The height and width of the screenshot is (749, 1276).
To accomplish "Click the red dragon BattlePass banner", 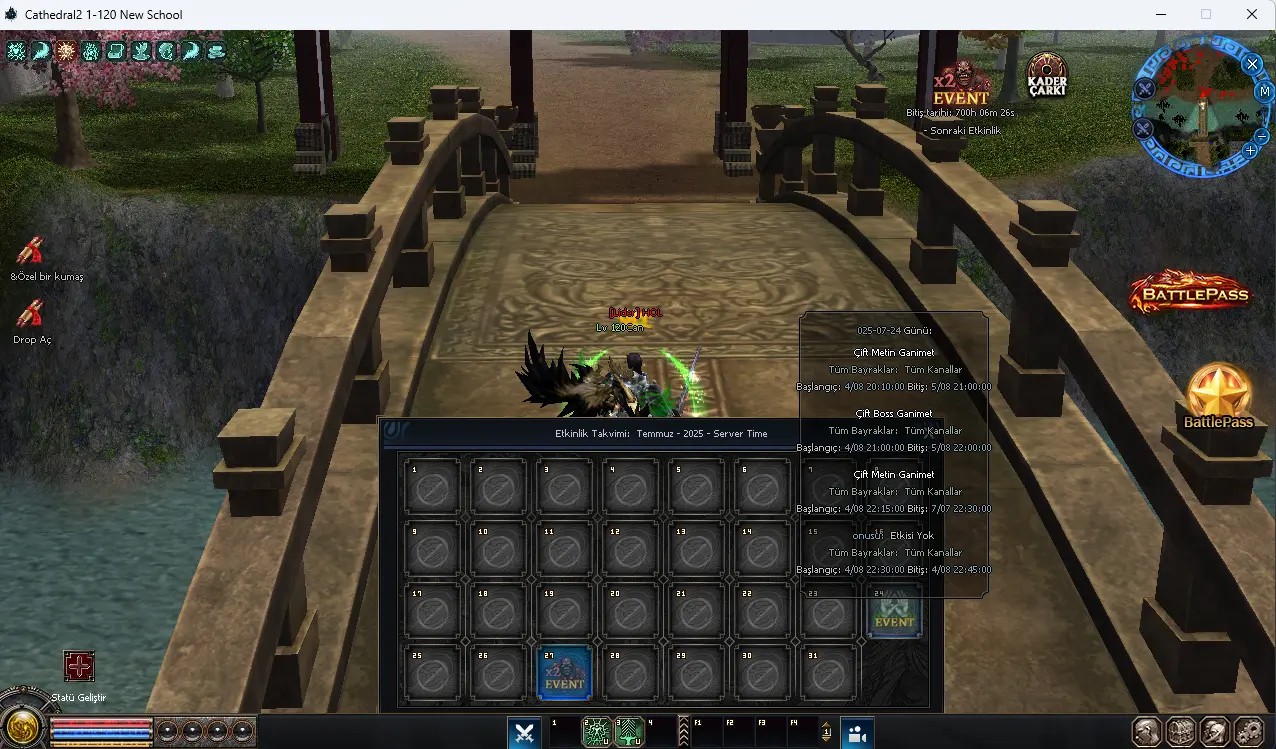I will [x=1190, y=292].
